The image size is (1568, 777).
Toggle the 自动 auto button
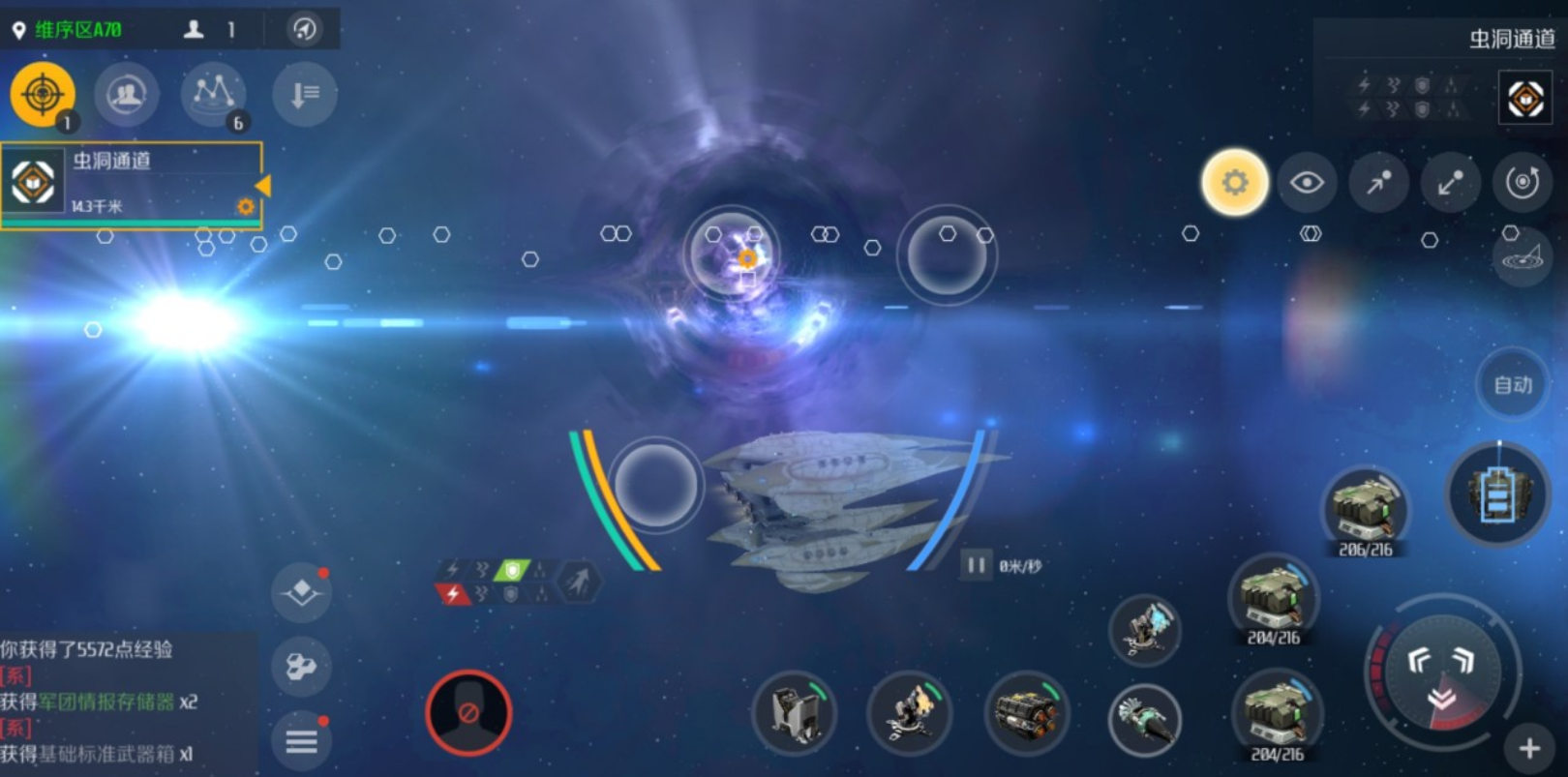[x=1513, y=384]
